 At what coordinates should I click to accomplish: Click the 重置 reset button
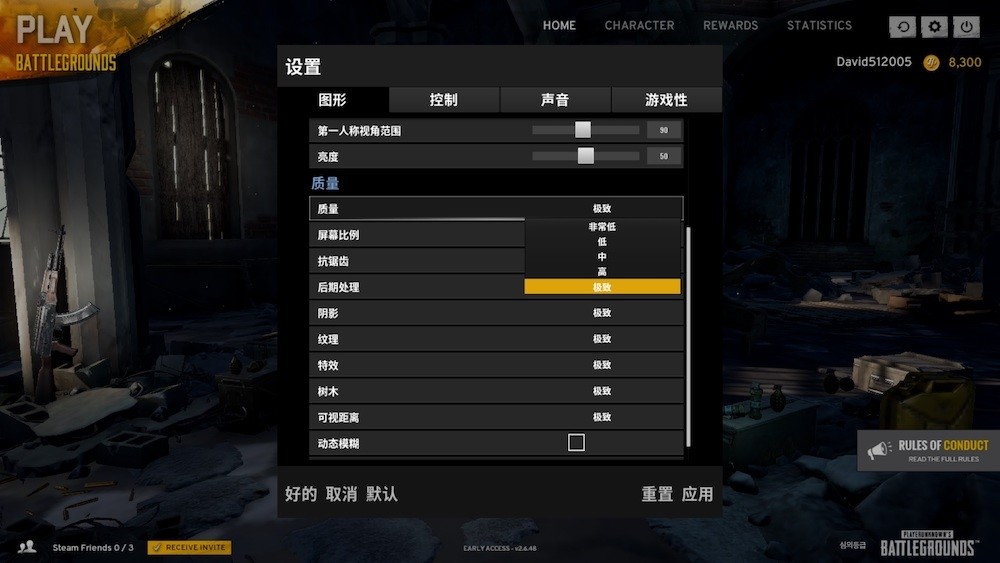point(657,494)
